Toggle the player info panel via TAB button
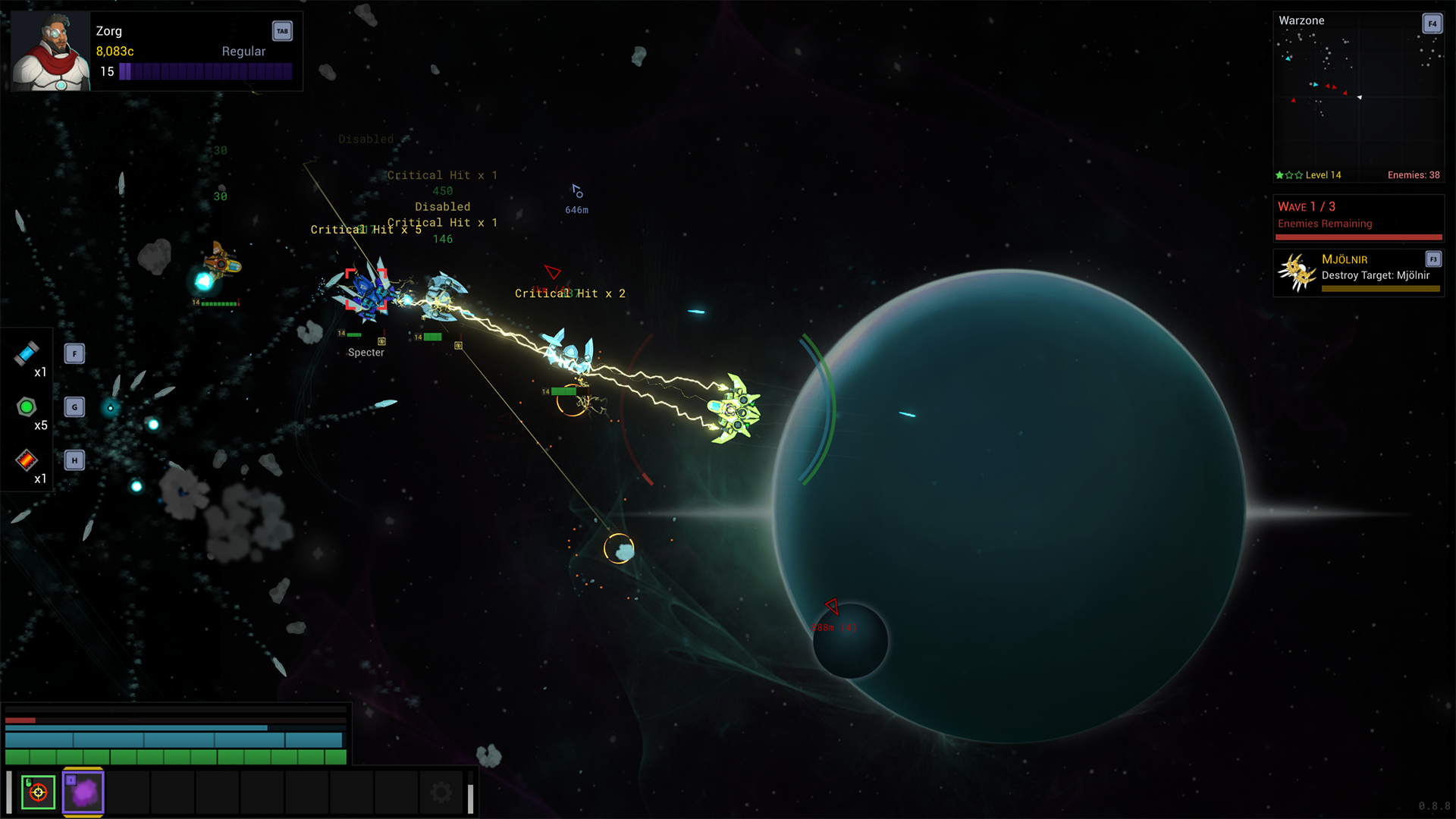Image resolution: width=1456 pixels, height=819 pixels. click(281, 31)
